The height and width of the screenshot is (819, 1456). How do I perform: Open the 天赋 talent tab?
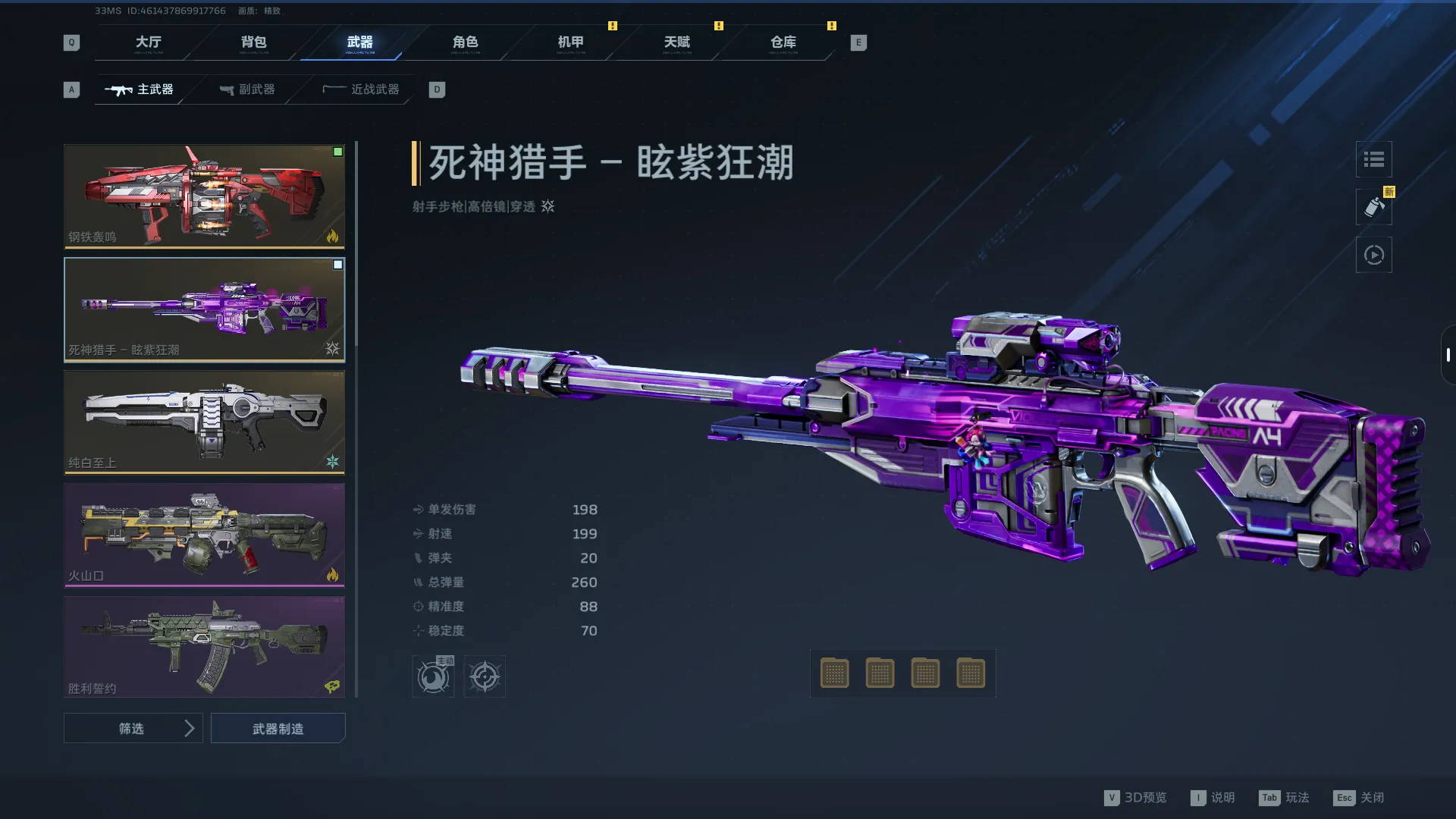pos(676,42)
